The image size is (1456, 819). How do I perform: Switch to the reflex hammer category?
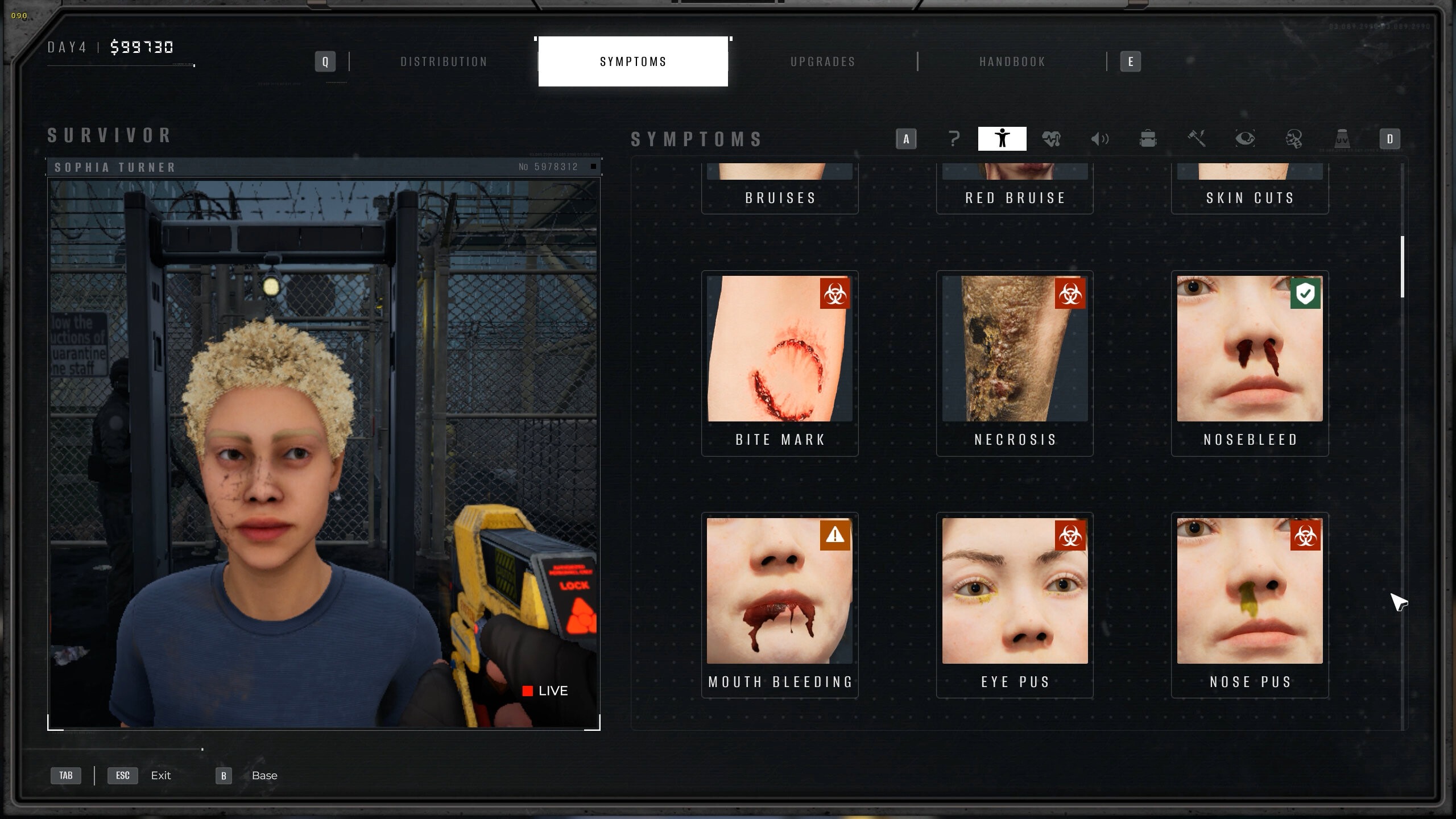click(1197, 139)
